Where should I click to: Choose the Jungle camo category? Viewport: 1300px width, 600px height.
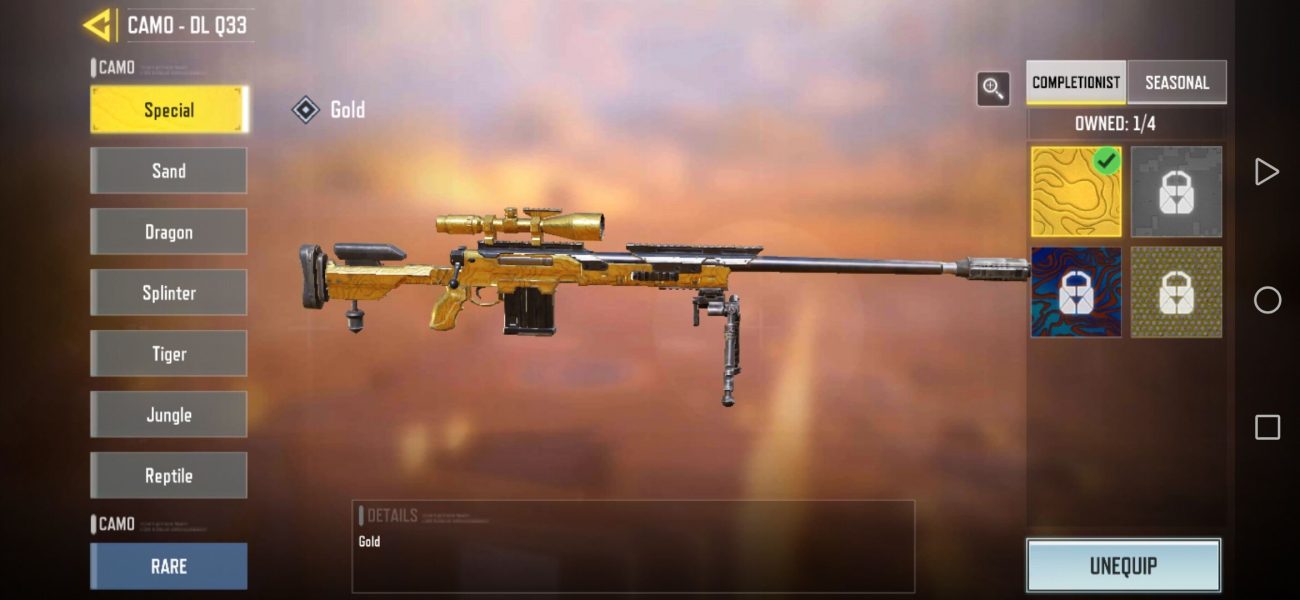click(x=168, y=415)
